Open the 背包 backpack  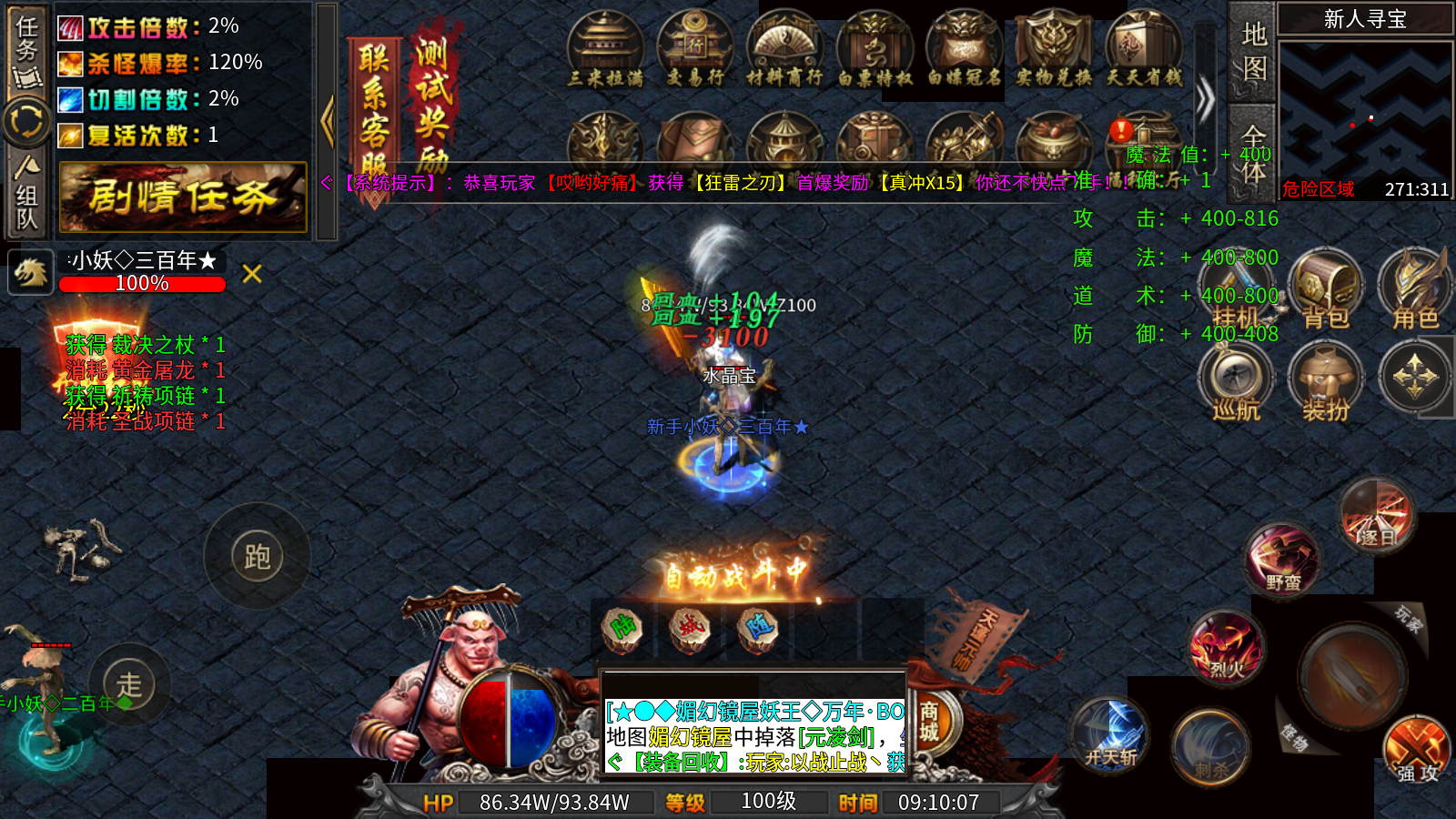pyautogui.click(x=1326, y=291)
